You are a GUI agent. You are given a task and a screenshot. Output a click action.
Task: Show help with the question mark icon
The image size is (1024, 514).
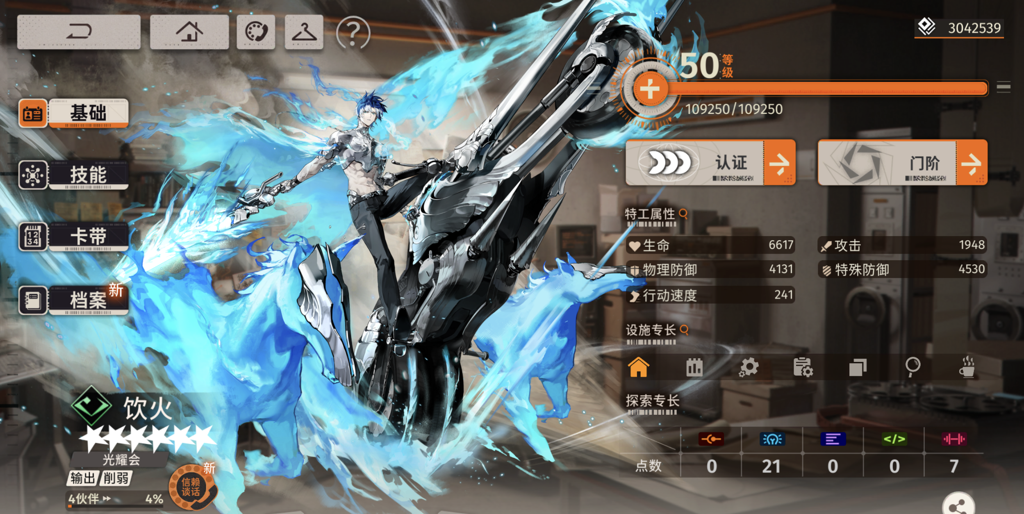(x=353, y=33)
